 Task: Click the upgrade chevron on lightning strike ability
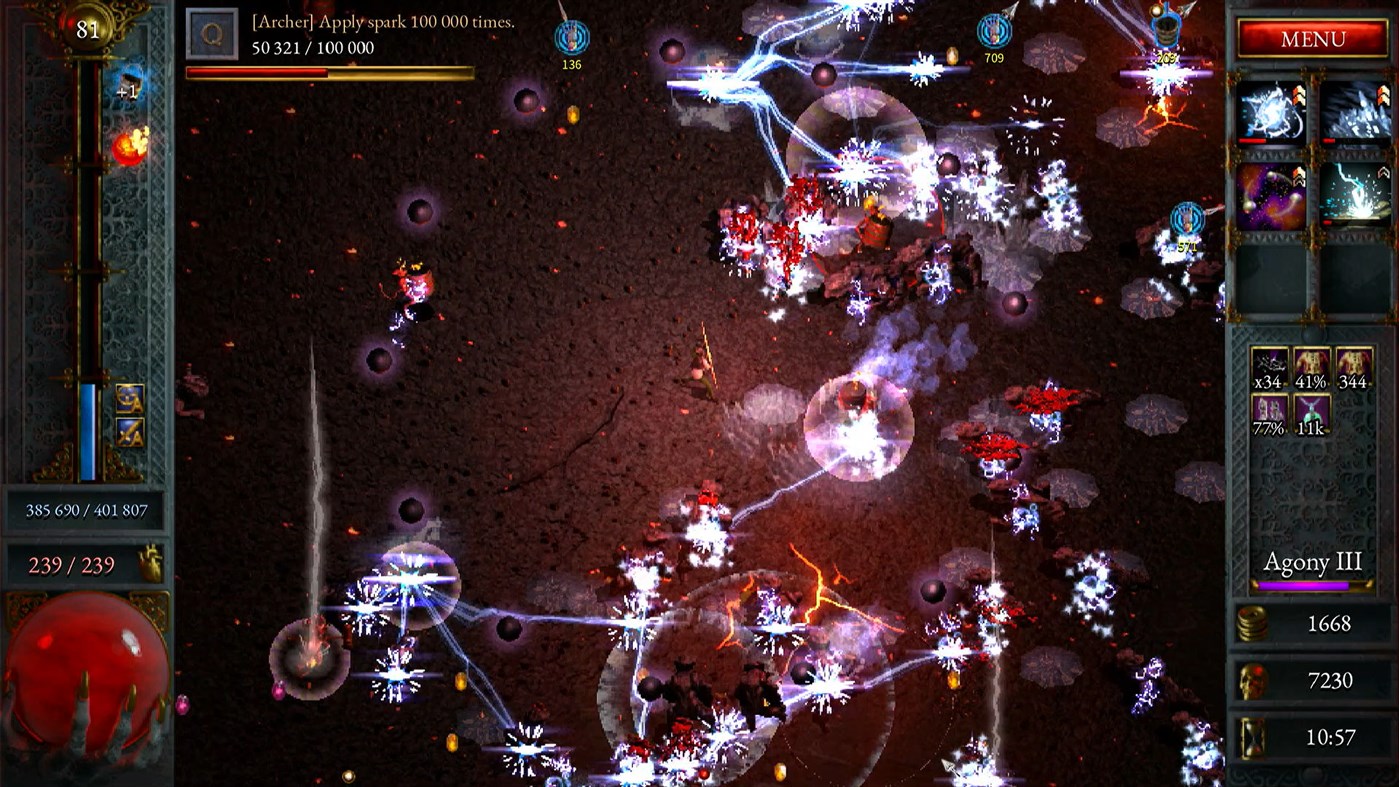click(1383, 173)
